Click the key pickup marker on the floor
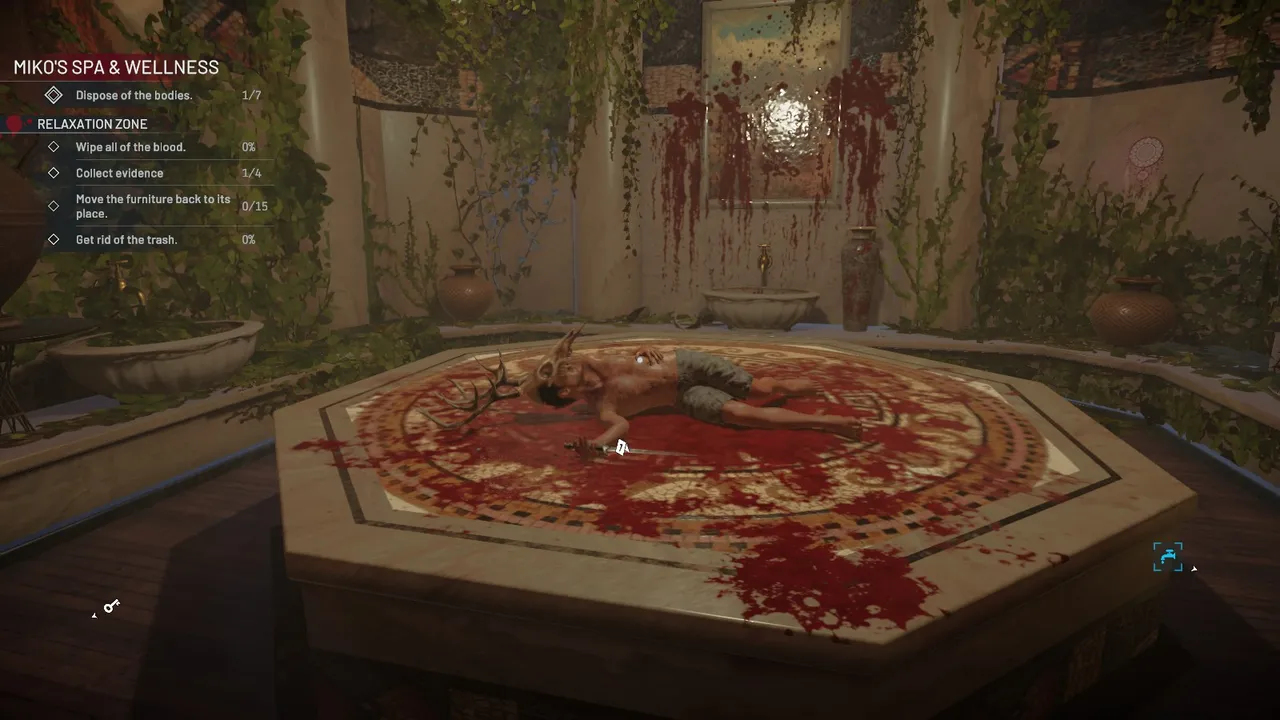This screenshot has height=720, width=1280. 110,607
